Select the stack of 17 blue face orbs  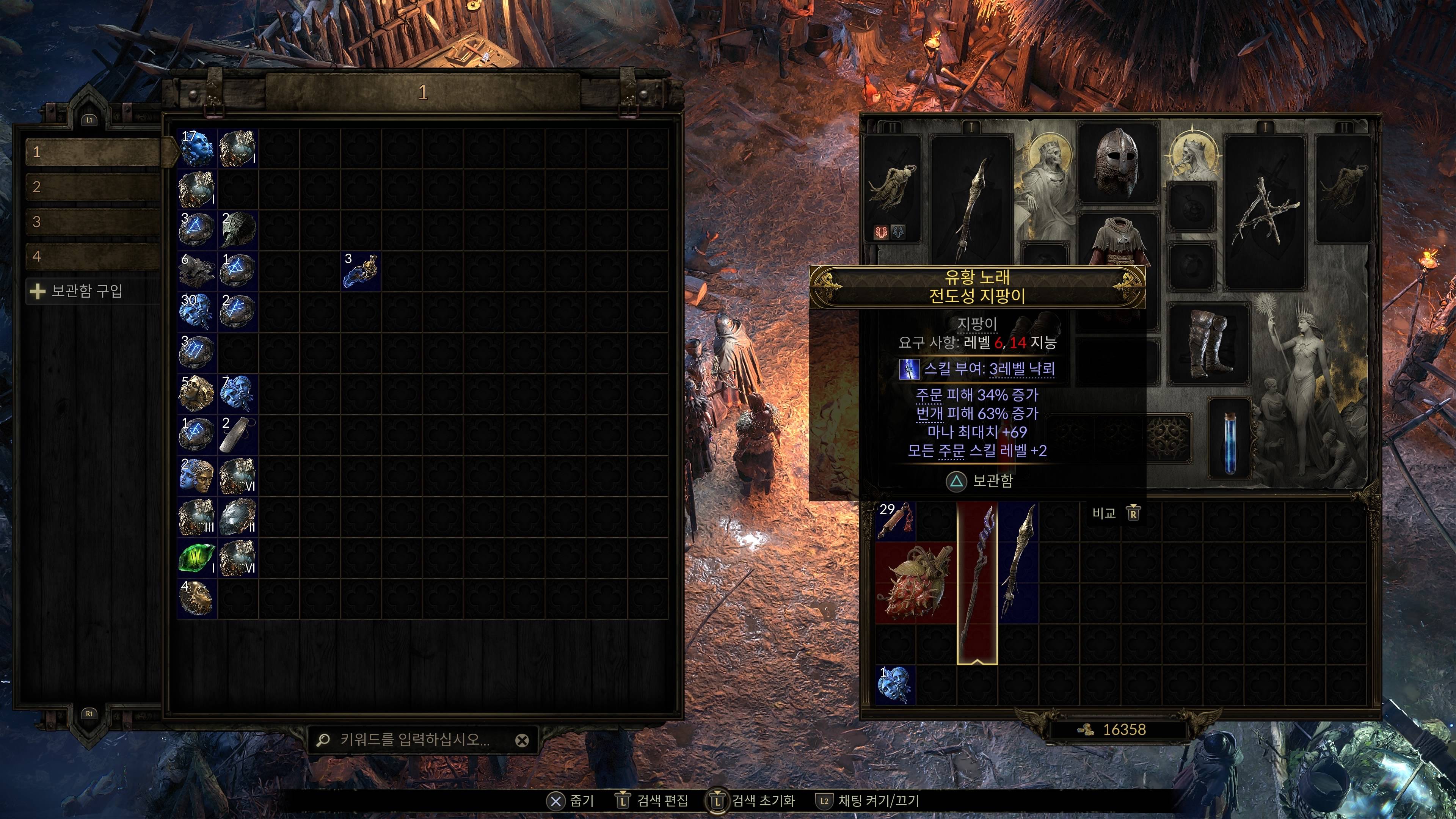197,147
